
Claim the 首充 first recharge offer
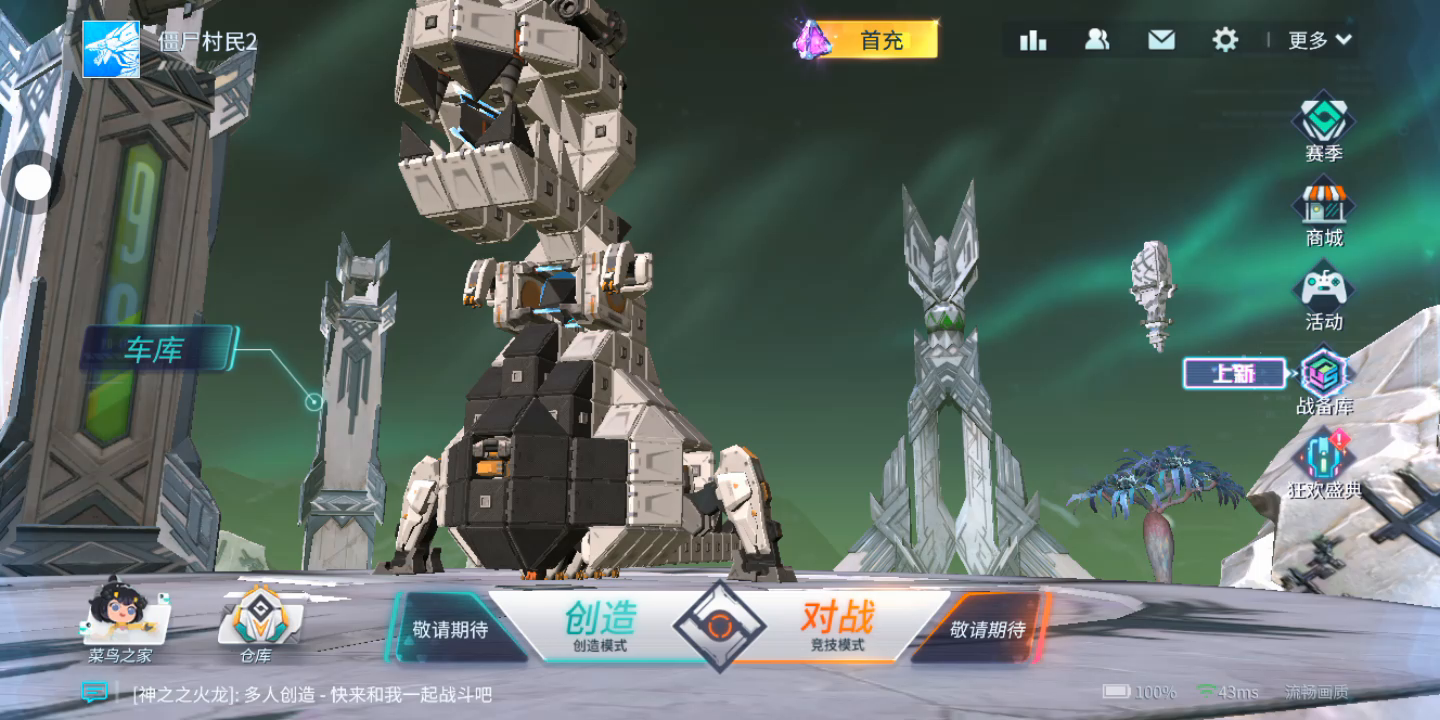(867, 40)
